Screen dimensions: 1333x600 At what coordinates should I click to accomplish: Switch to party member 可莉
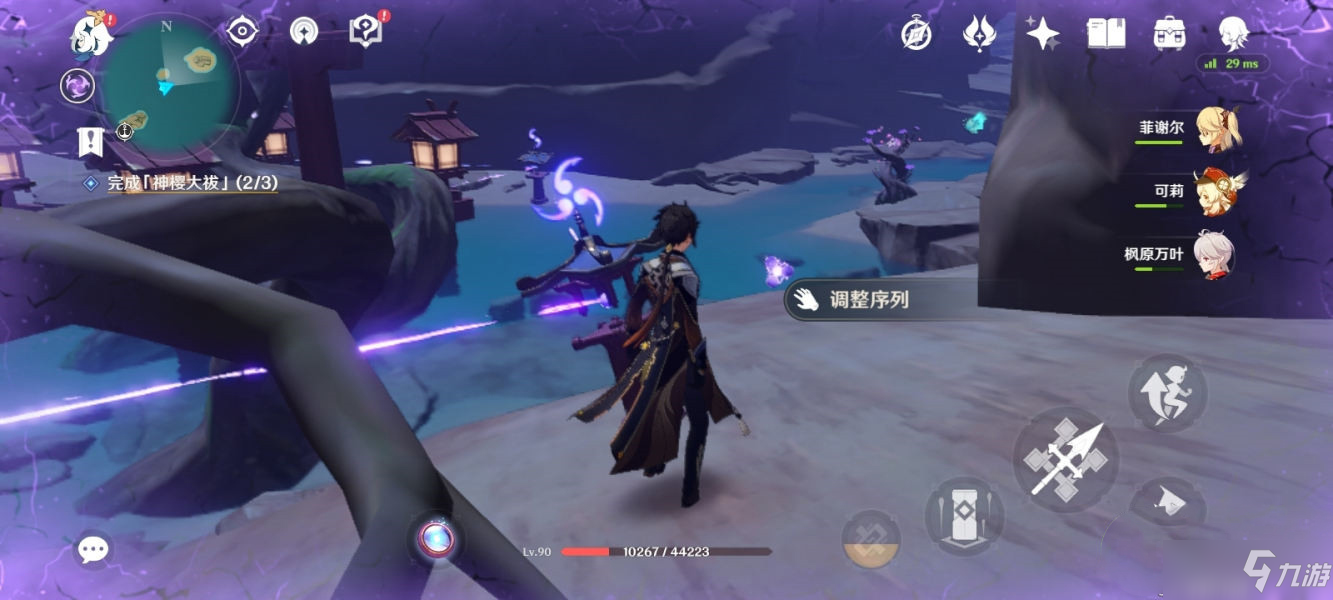(x=1216, y=191)
